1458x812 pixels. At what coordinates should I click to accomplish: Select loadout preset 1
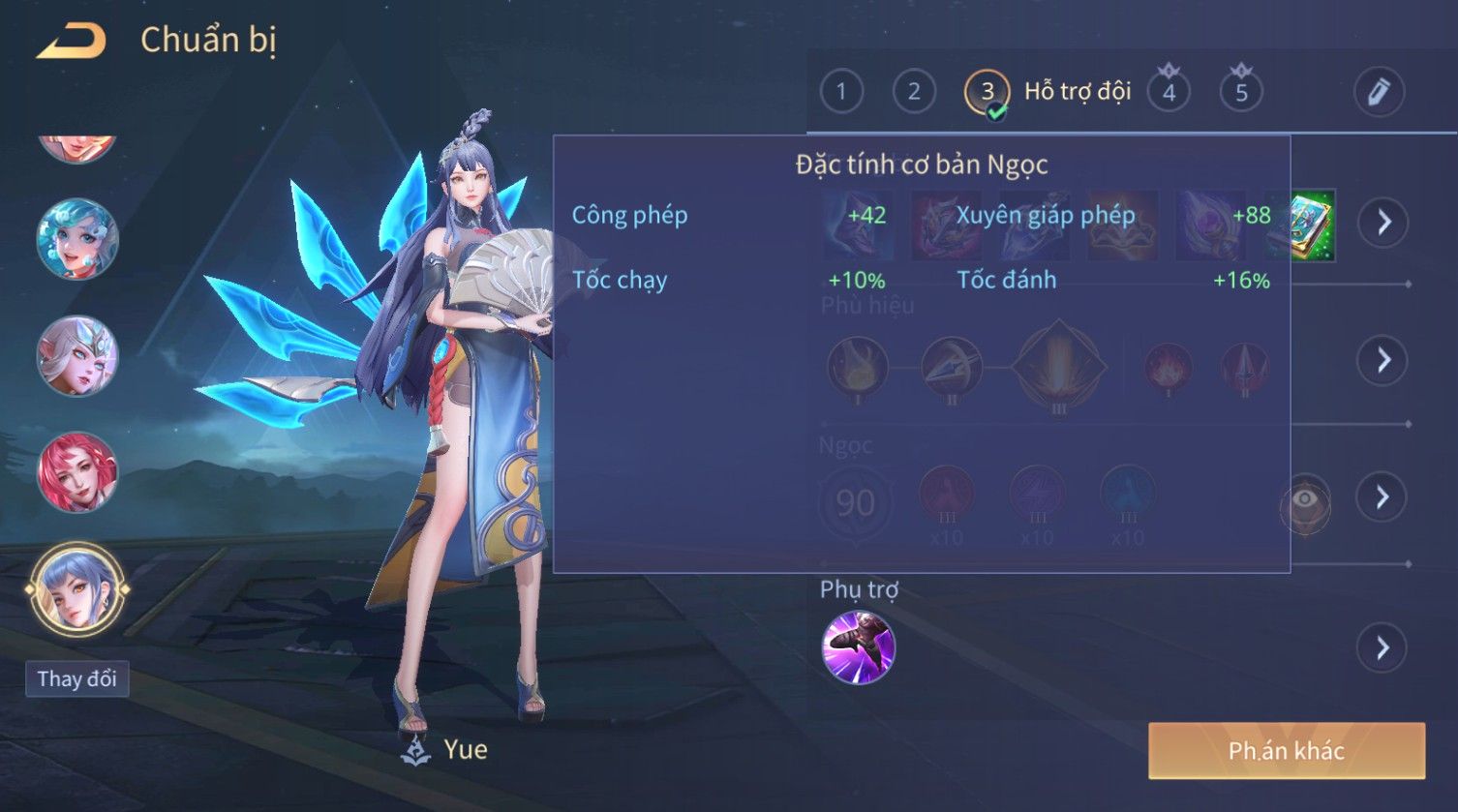[840, 92]
